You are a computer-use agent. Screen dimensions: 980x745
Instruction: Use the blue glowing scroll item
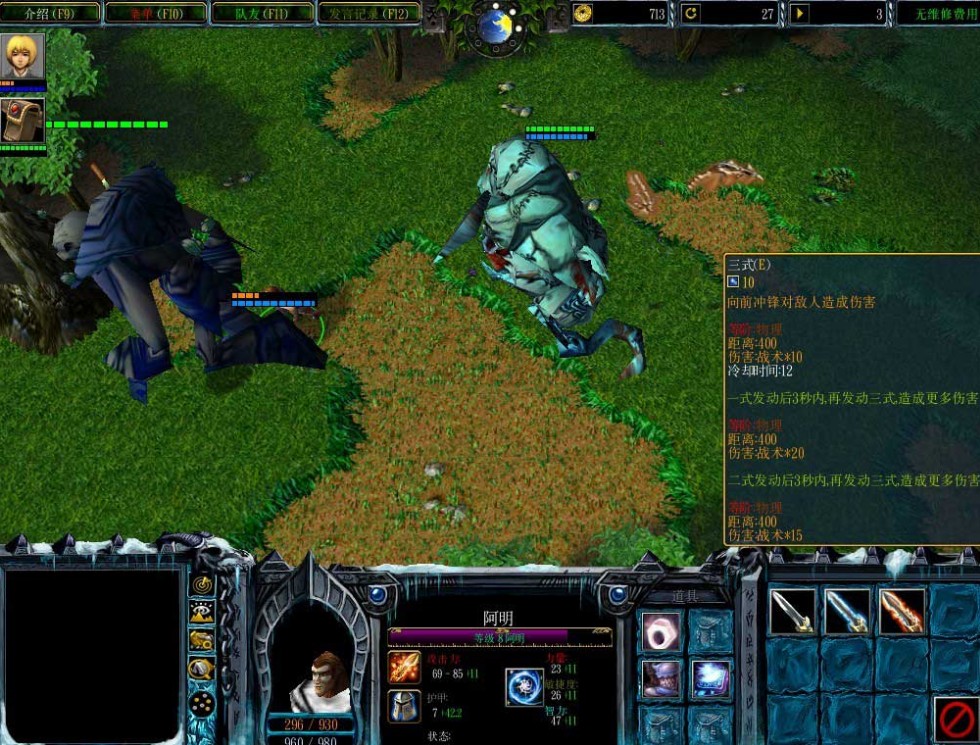[711, 680]
